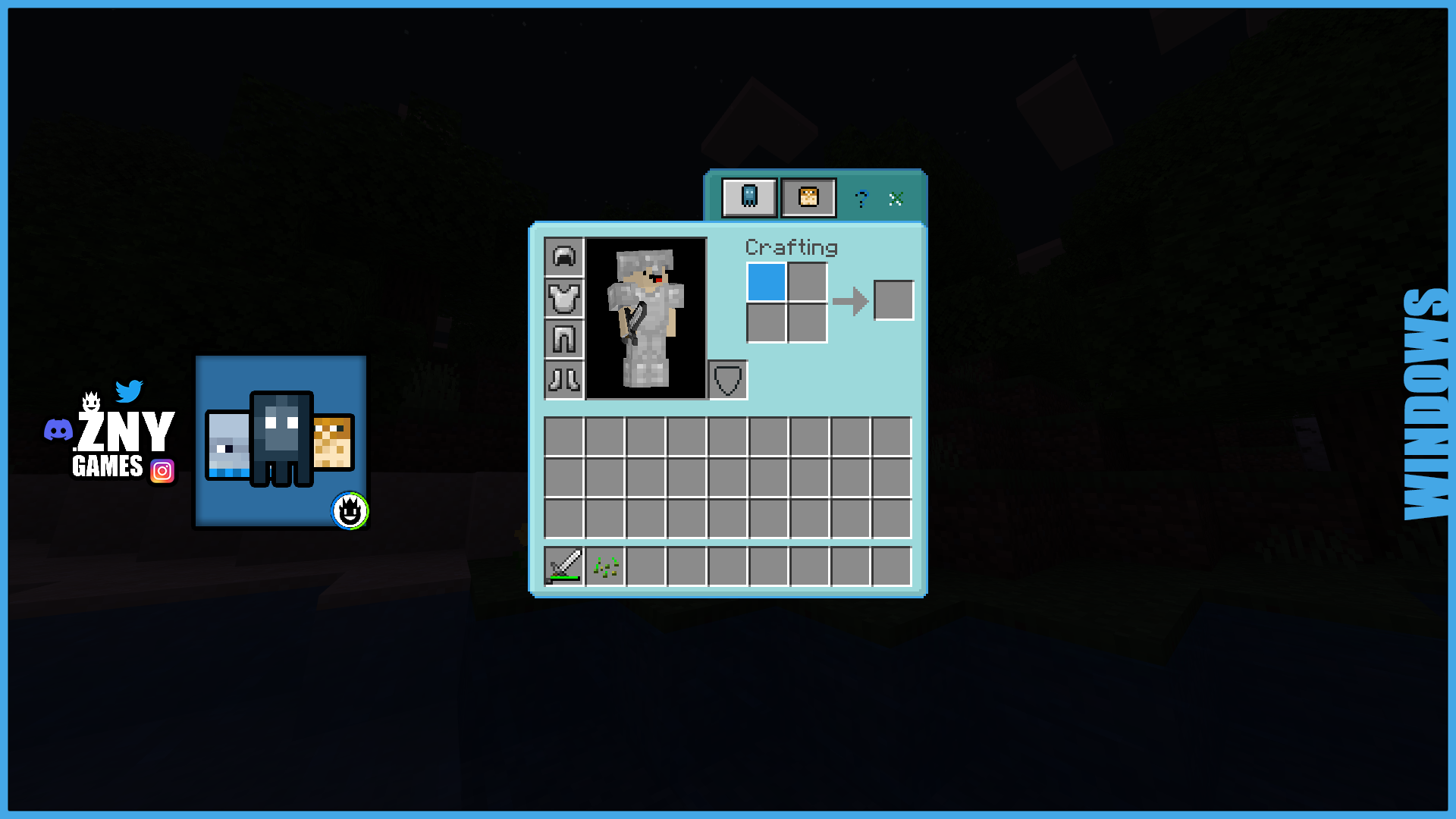Click the highlighted blue crafting grid slot

click(x=767, y=283)
